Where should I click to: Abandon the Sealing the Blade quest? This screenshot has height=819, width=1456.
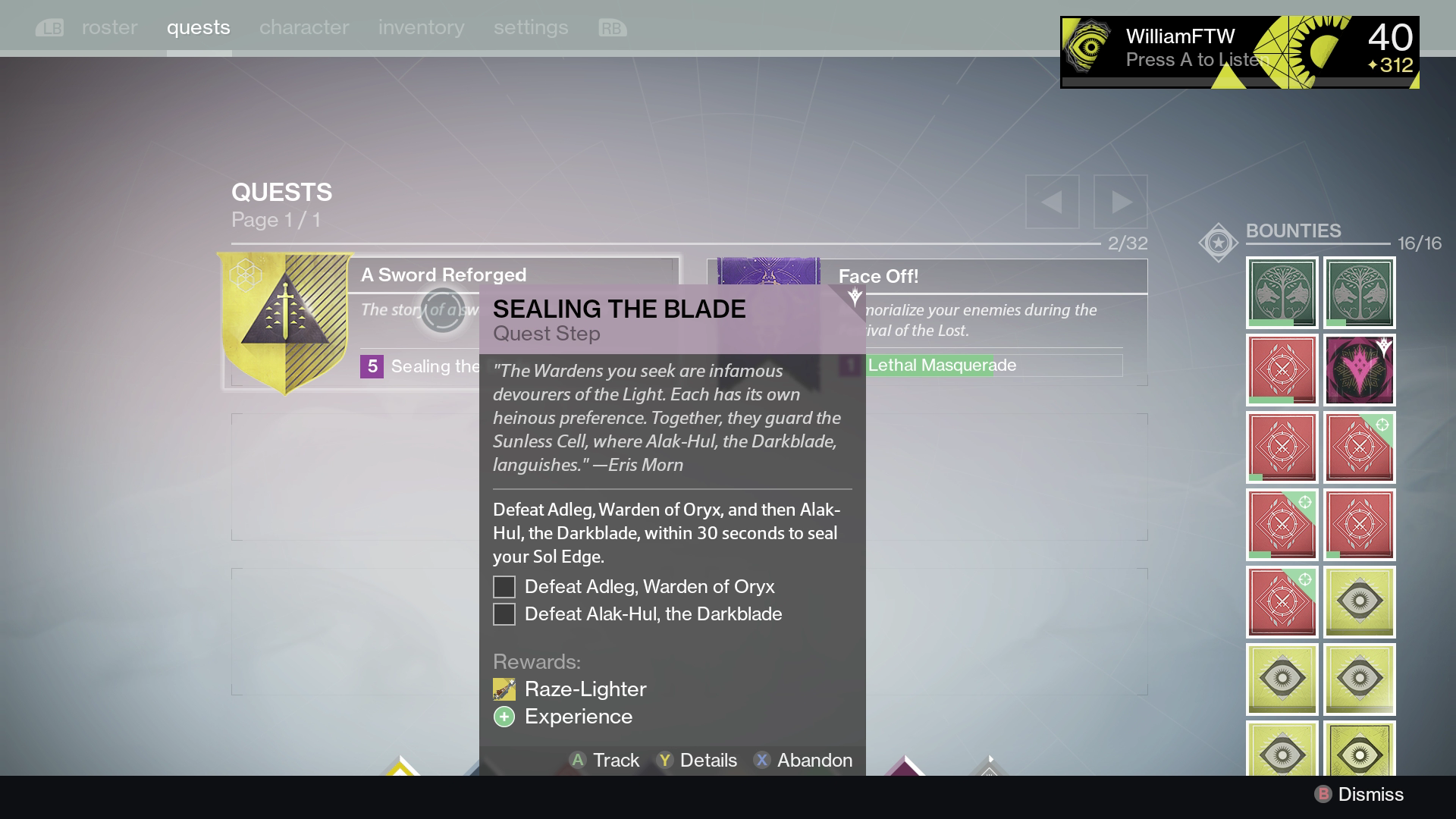803,760
